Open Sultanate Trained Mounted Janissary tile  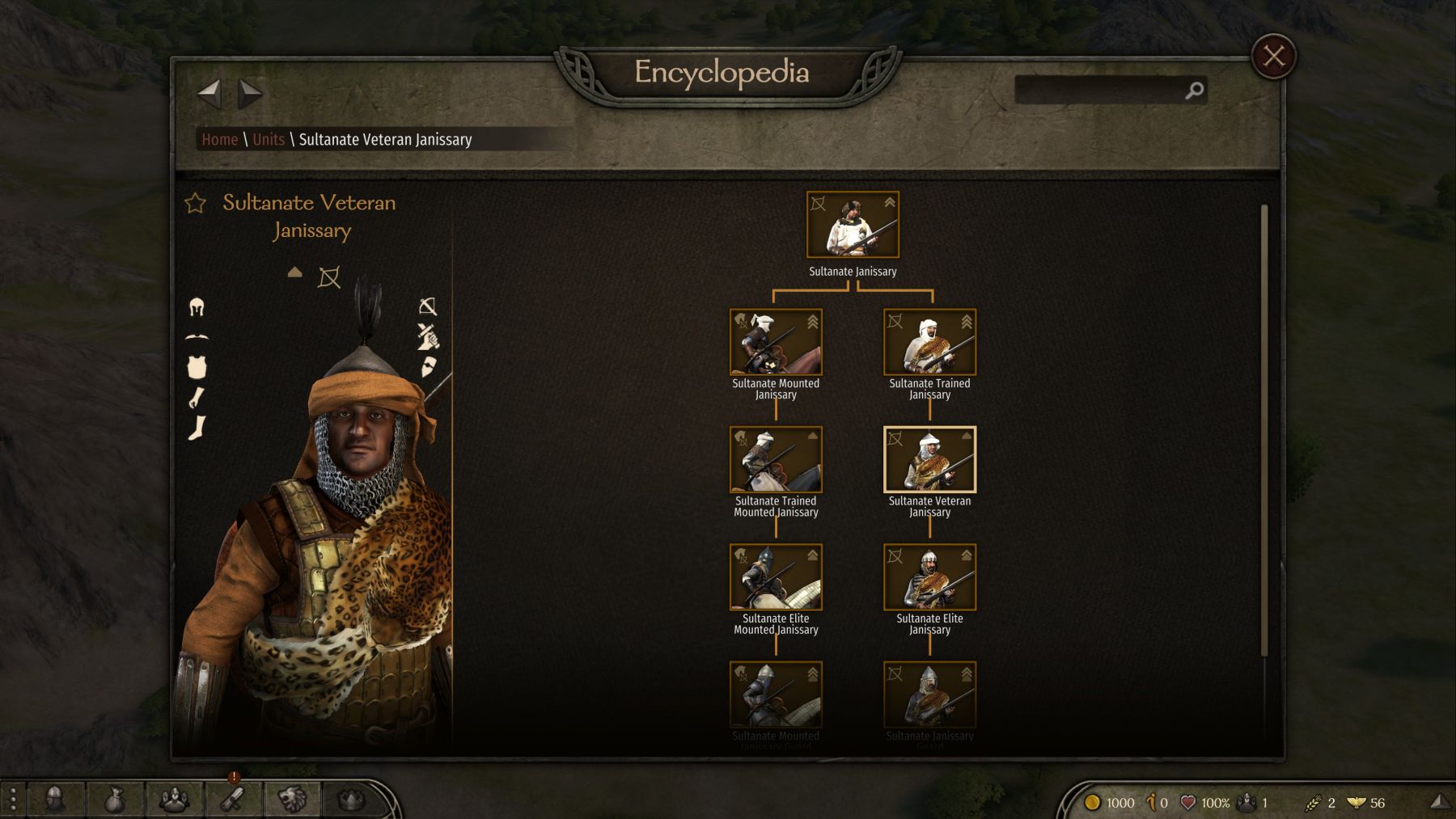pos(776,460)
